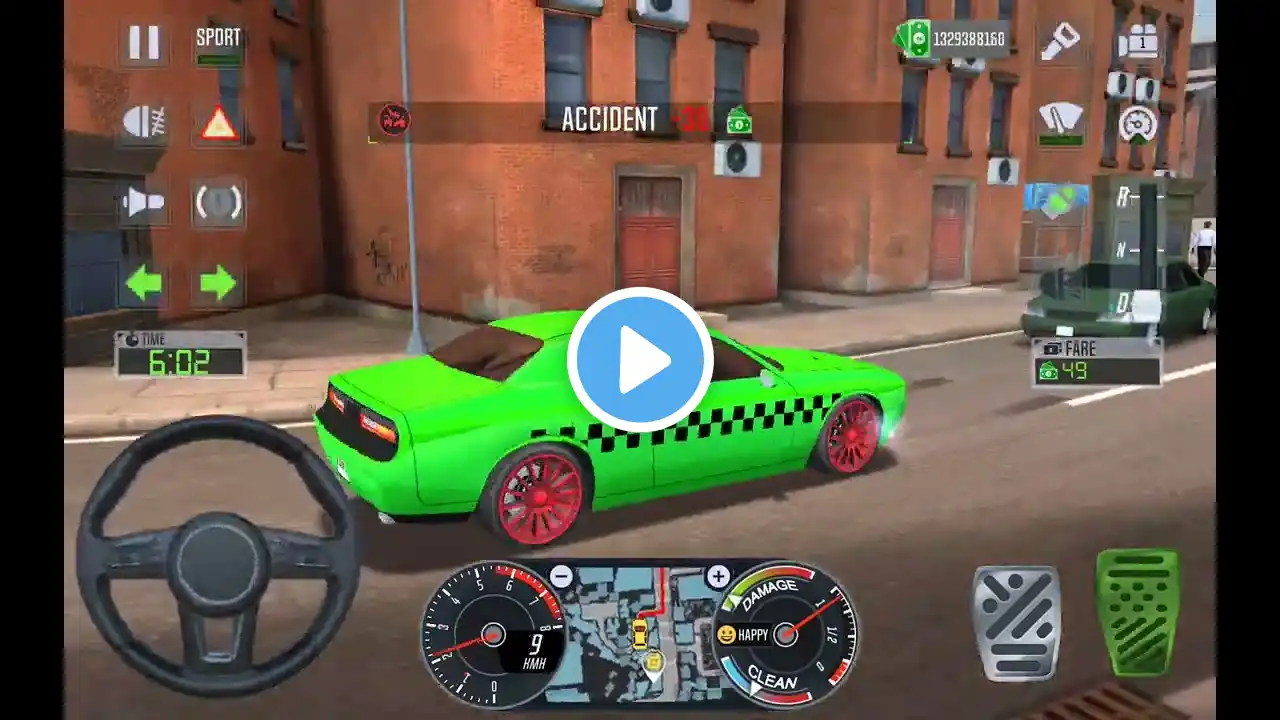This screenshot has width=1280, height=720.
Task: Turn on the headlights icon
Action: tap(143, 123)
